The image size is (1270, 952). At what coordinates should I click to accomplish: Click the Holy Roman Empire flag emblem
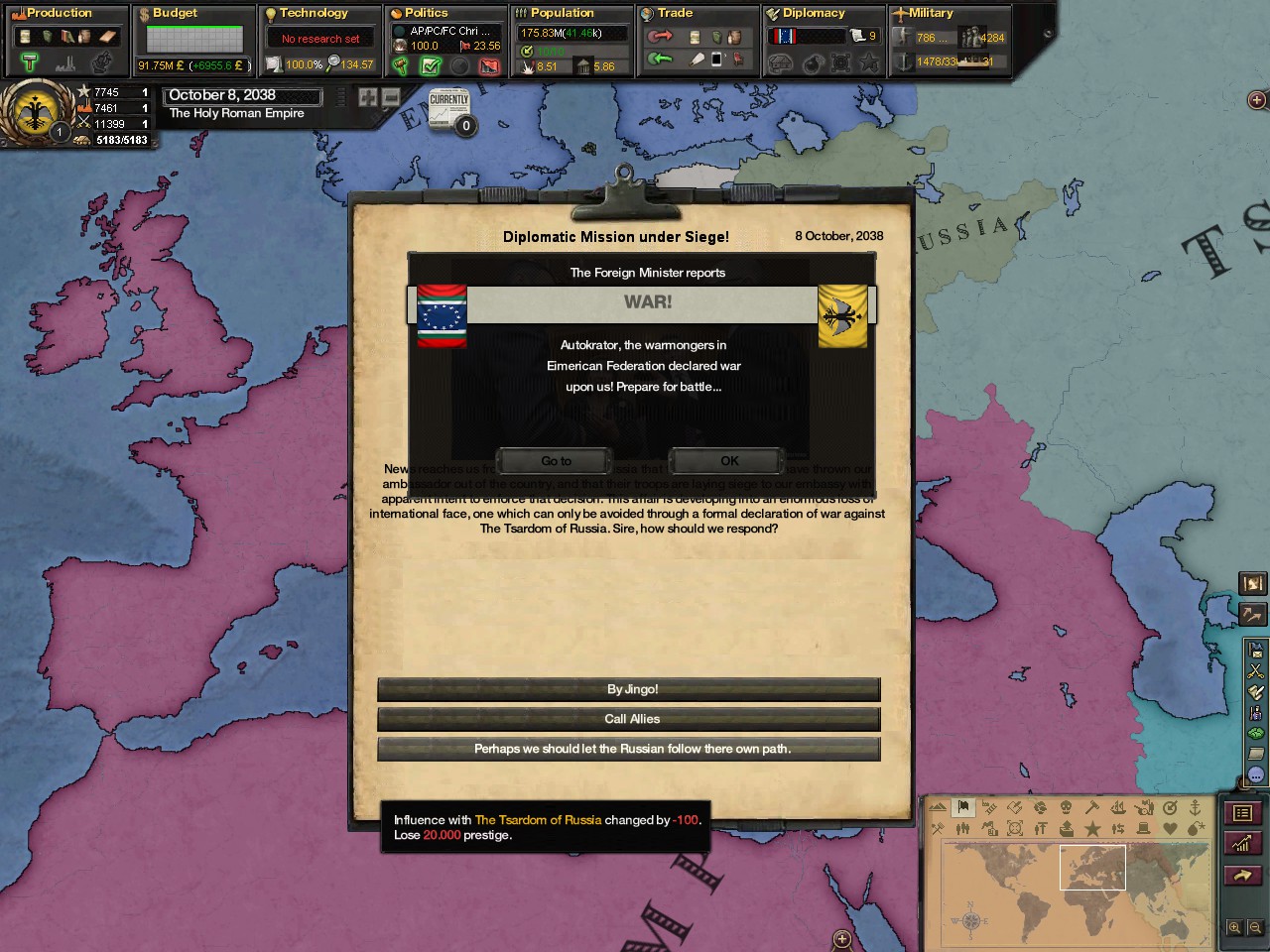pyautogui.click(x=36, y=113)
